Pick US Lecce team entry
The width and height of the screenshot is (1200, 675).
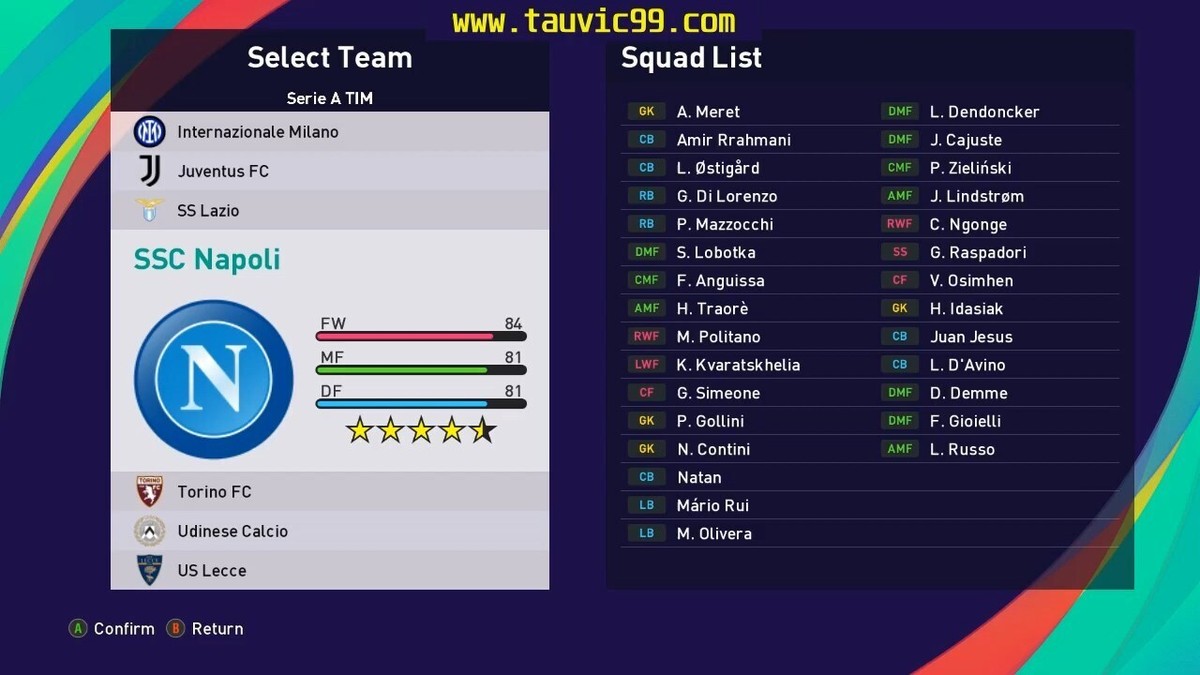pyautogui.click(x=211, y=571)
